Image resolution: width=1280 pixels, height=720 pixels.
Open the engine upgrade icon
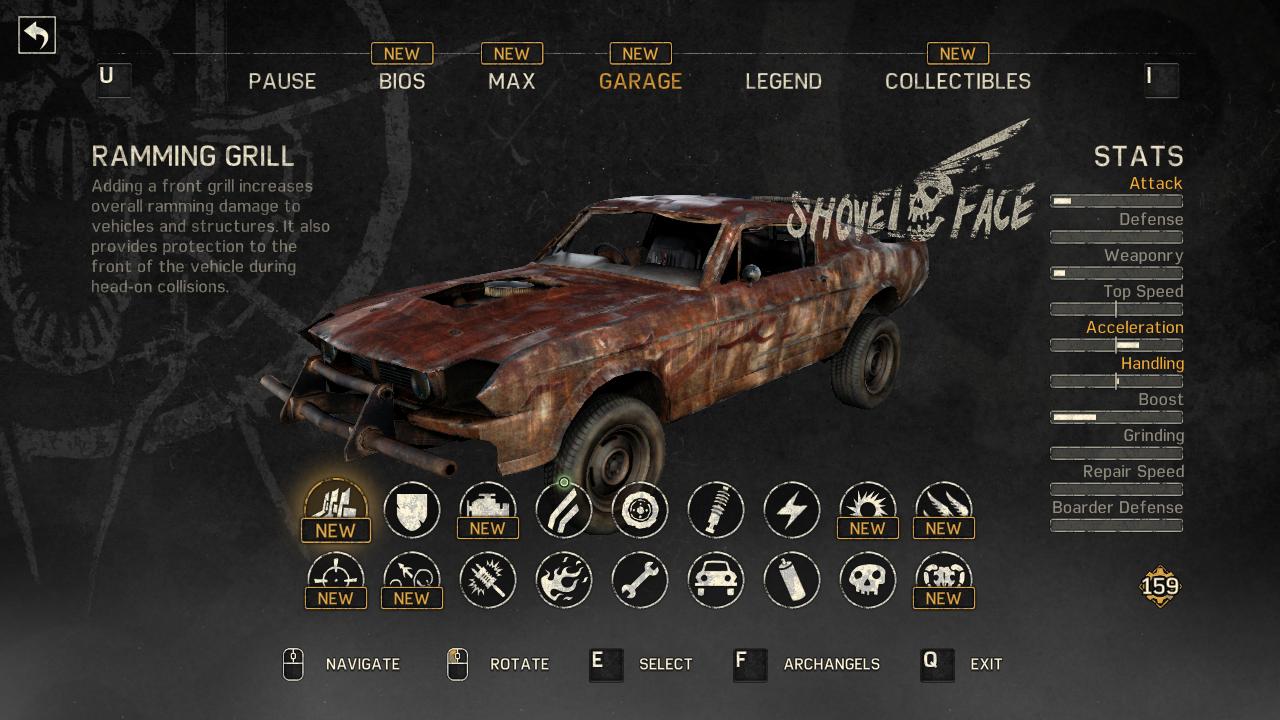488,510
